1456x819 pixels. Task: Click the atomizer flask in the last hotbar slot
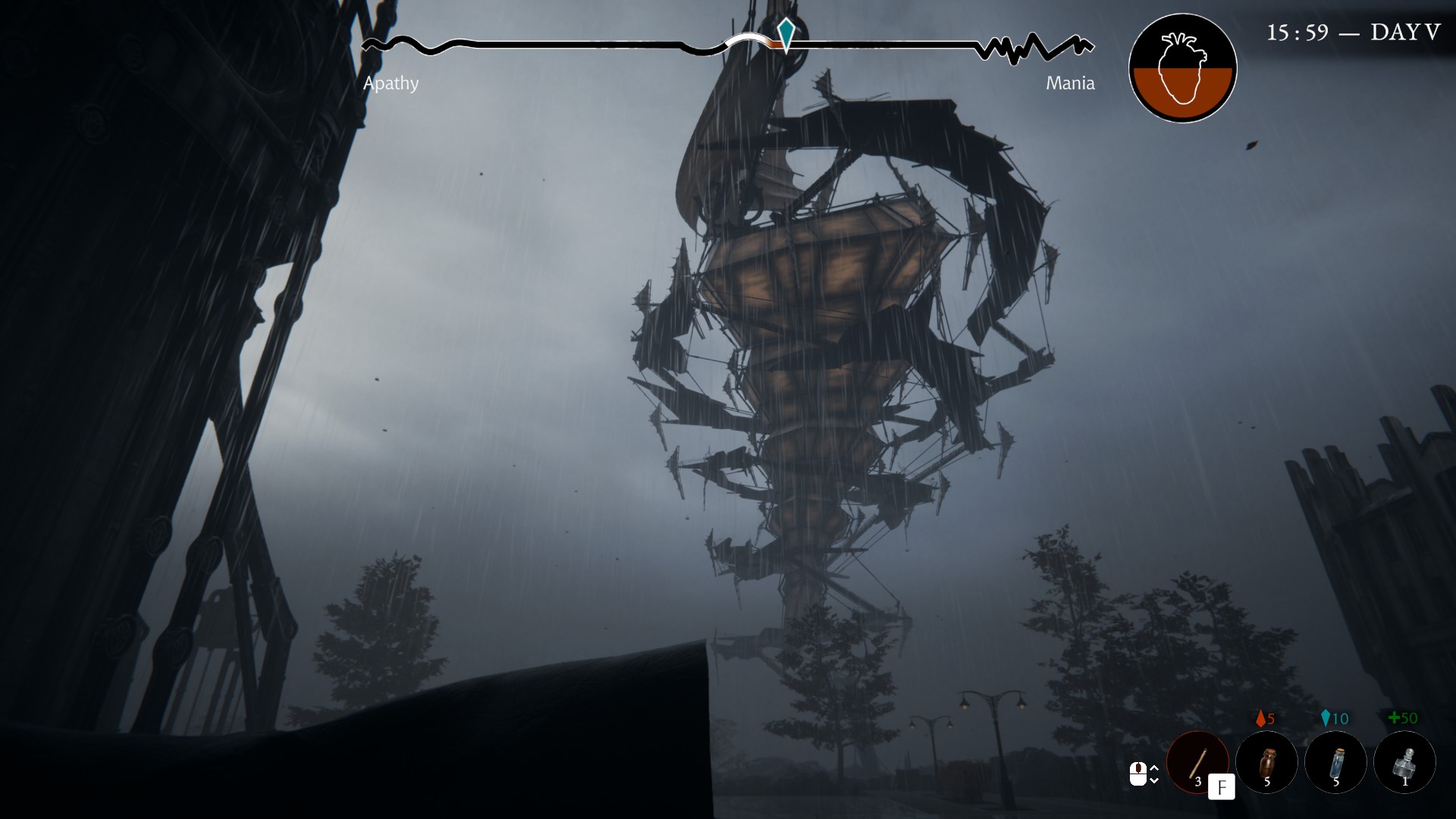coord(1405,762)
